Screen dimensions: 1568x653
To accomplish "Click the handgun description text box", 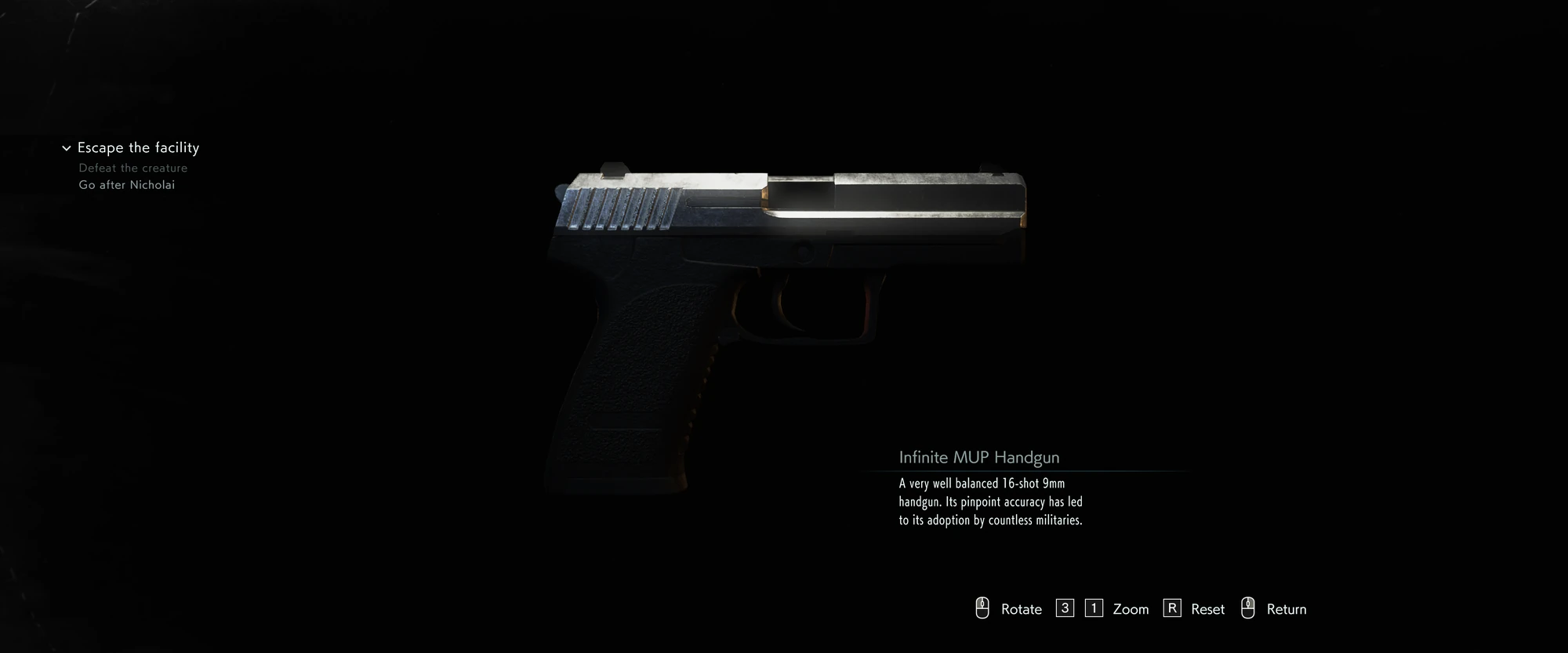I will click(990, 502).
